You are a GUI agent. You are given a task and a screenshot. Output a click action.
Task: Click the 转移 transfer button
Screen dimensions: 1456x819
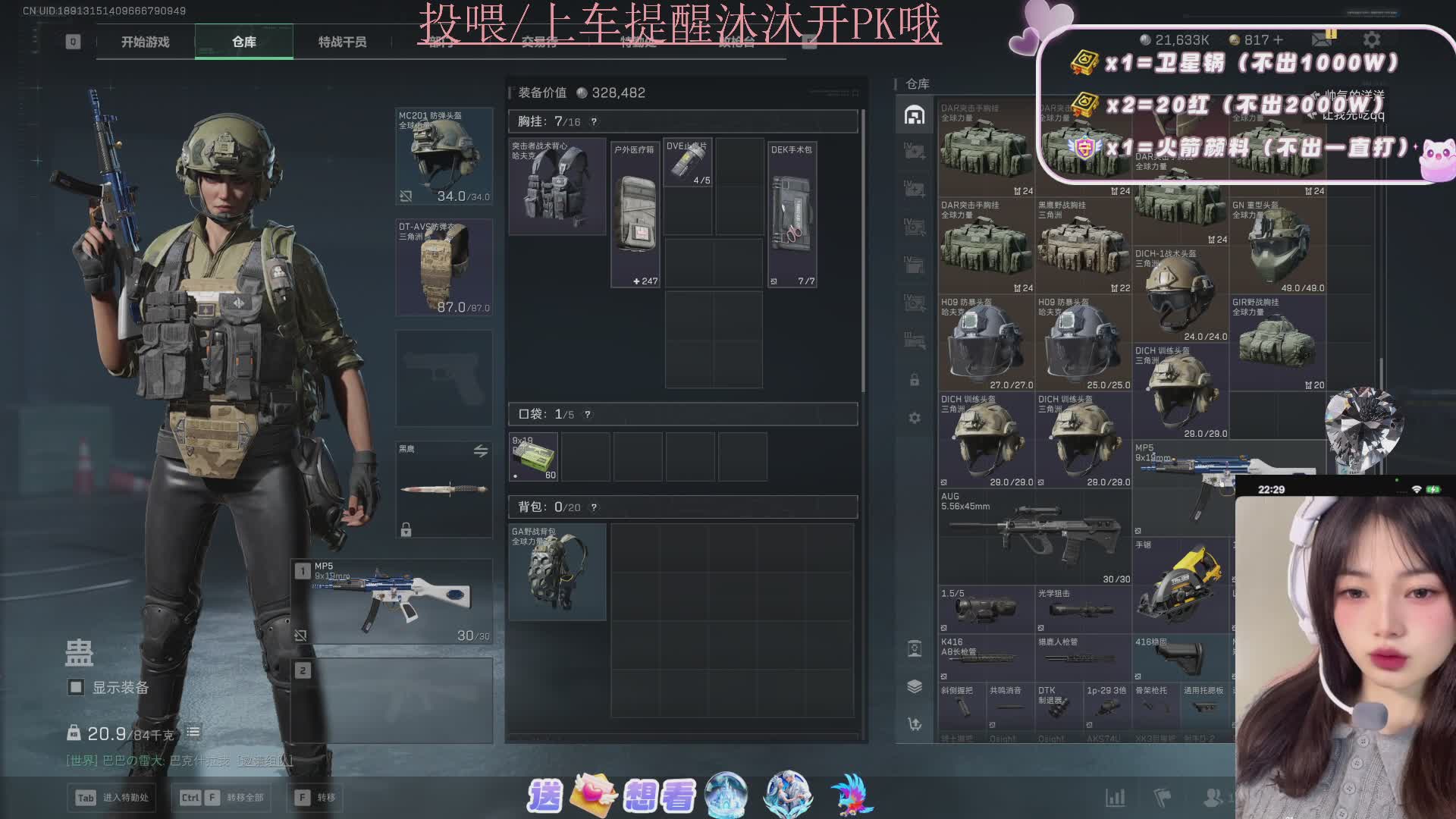pyautogui.click(x=317, y=797)
